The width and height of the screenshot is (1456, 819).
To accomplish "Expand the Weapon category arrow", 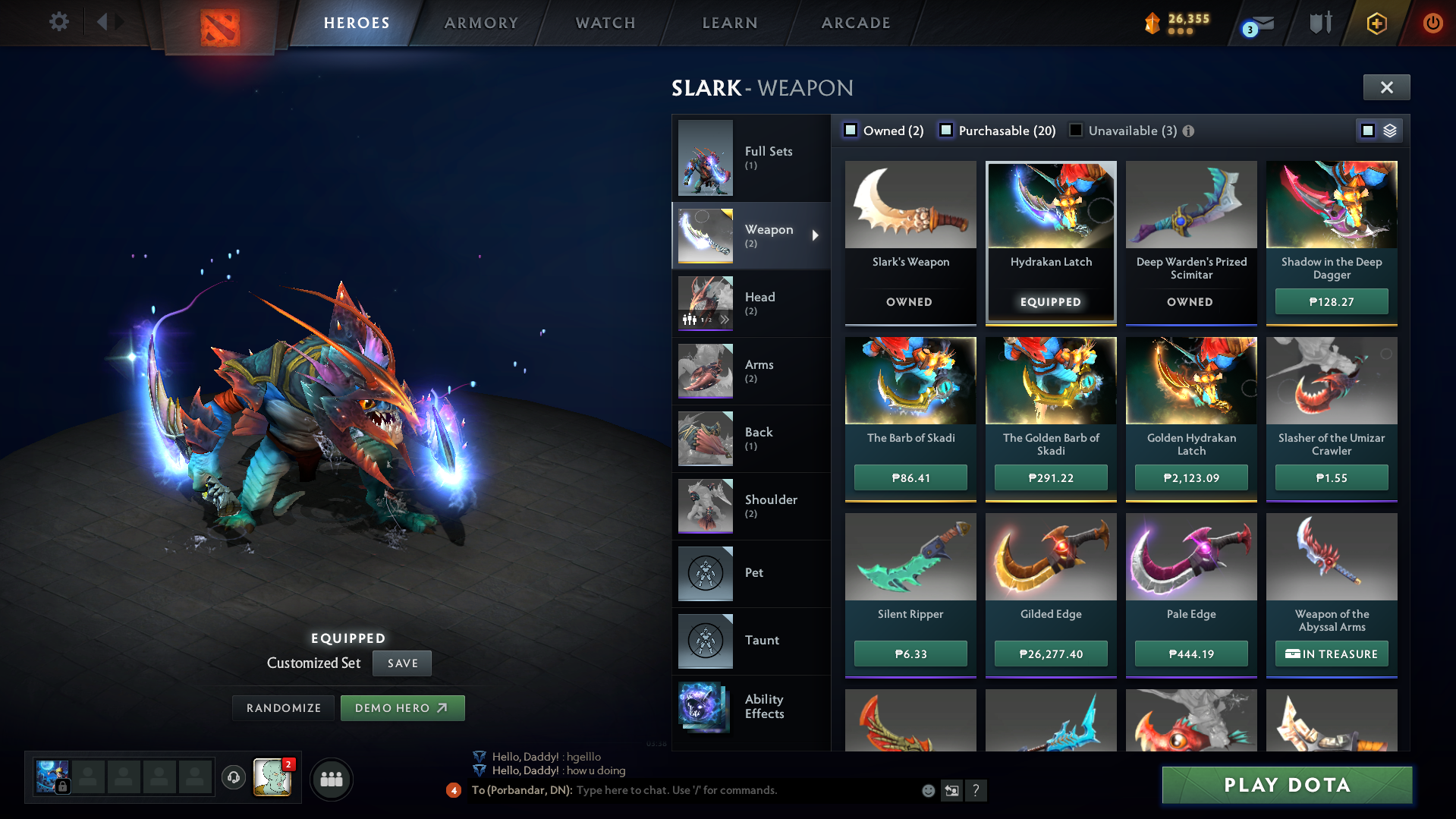I will pyautogui.click(x=816, y=235).
